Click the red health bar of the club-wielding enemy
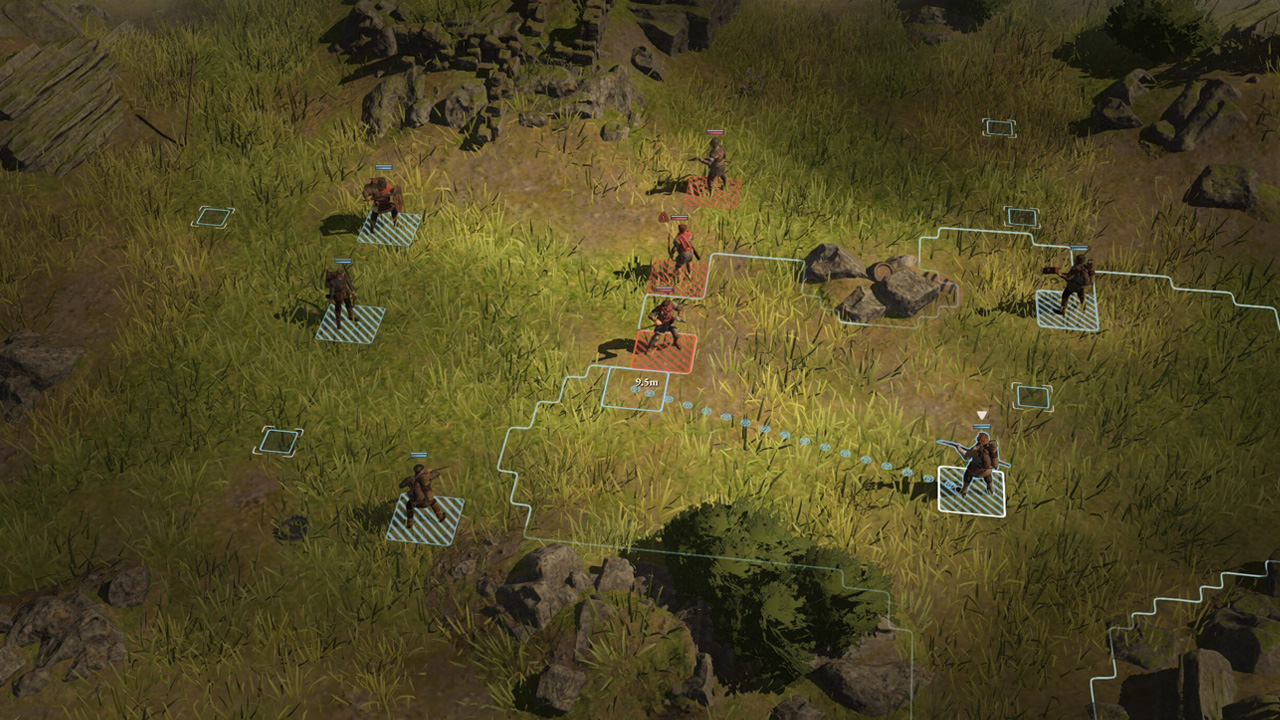The height and width of the screenshot is (720, 1280). [x=713, y=133]
